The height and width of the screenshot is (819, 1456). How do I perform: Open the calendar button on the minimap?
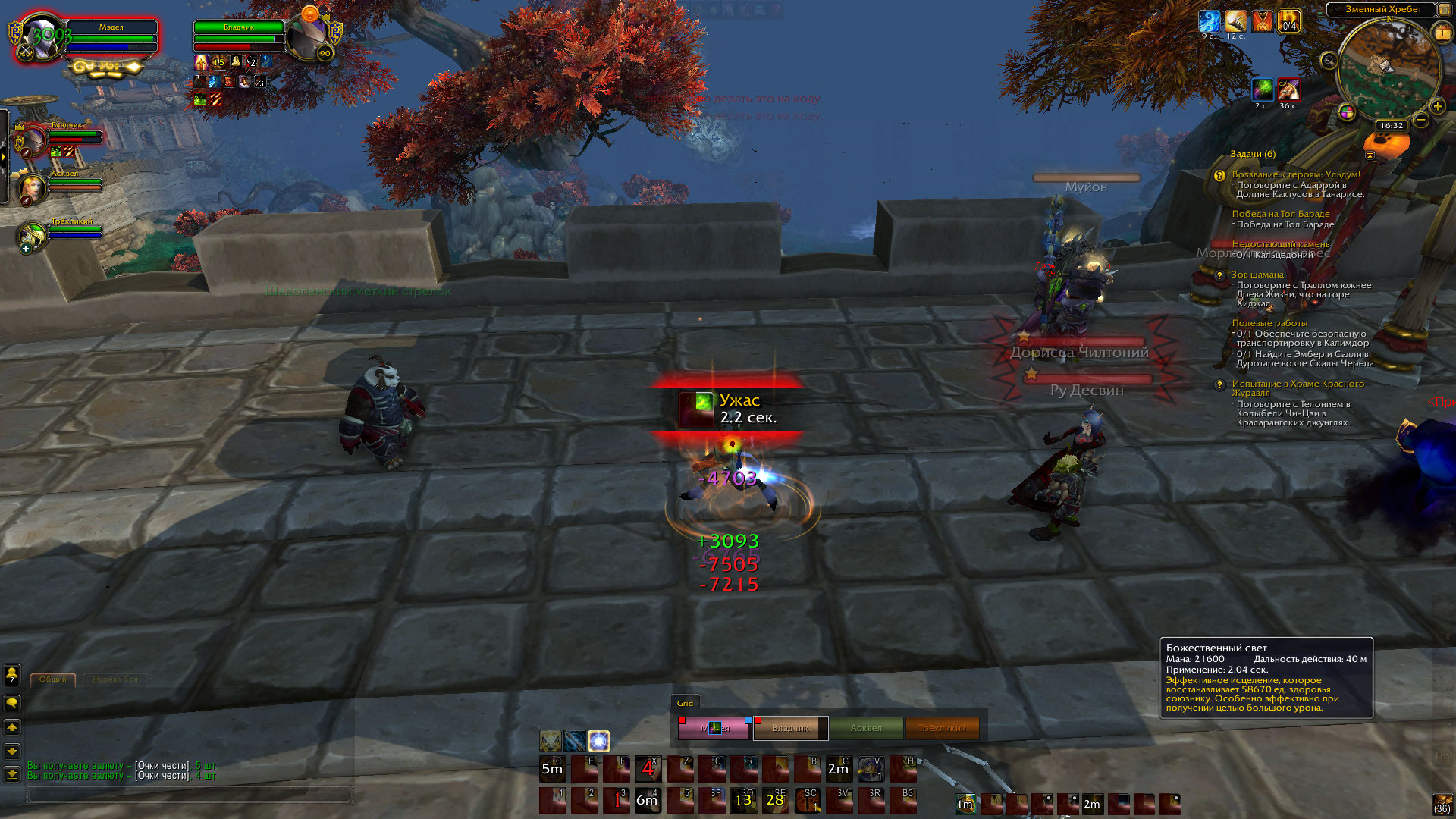click(1442, 33)
